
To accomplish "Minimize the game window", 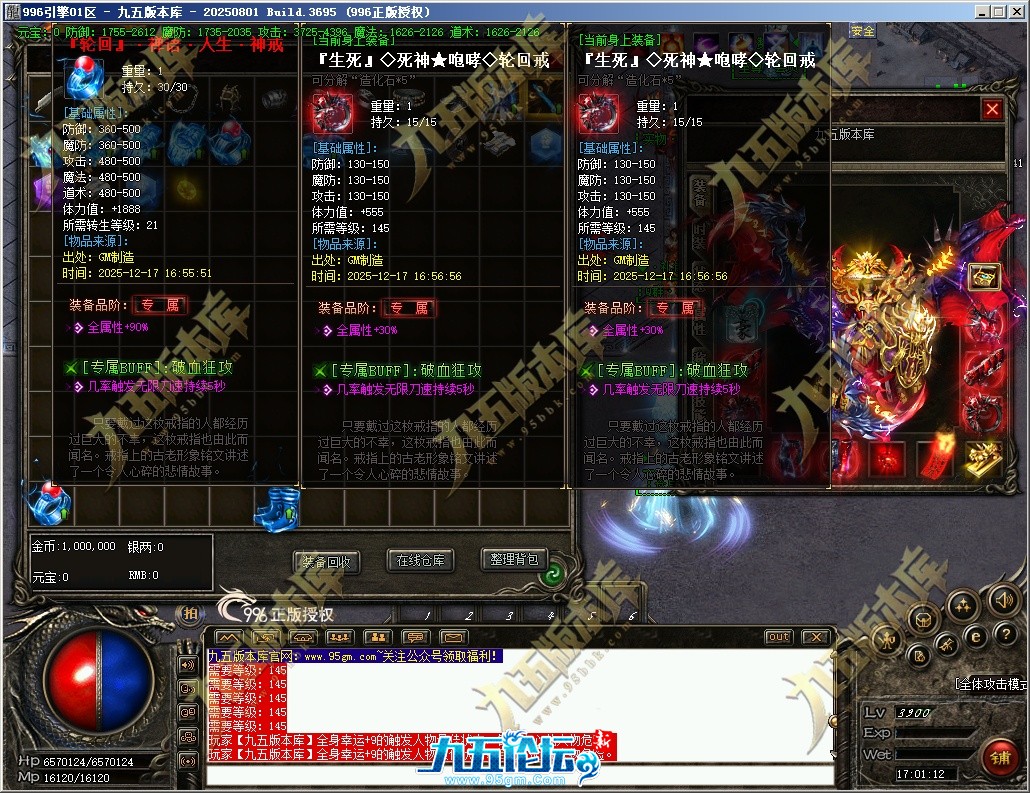I will pos(981,11).
